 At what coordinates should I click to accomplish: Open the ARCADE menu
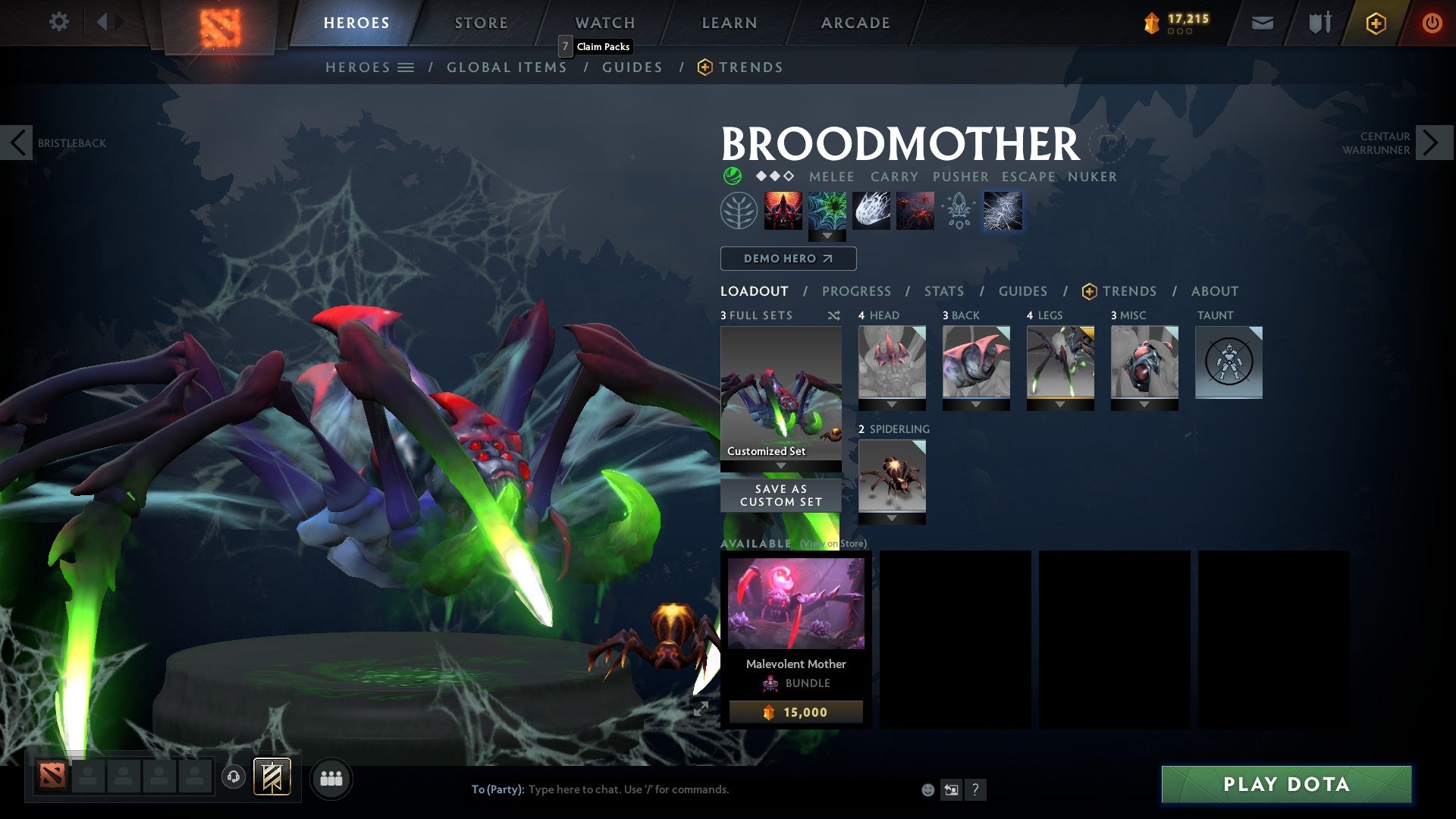pyautogui.click(x=855, y=22)
